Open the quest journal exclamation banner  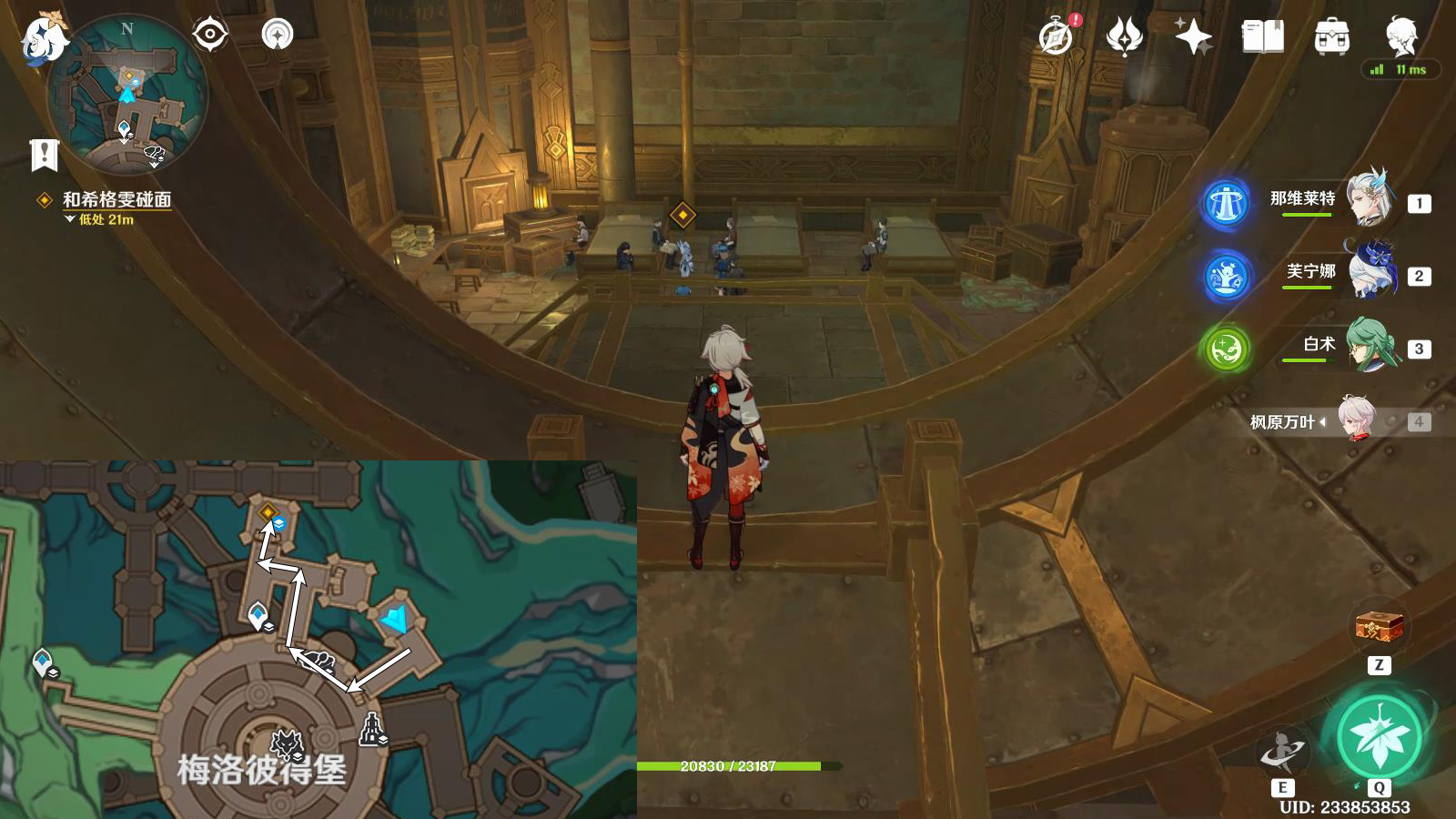(x=44, y=156)
